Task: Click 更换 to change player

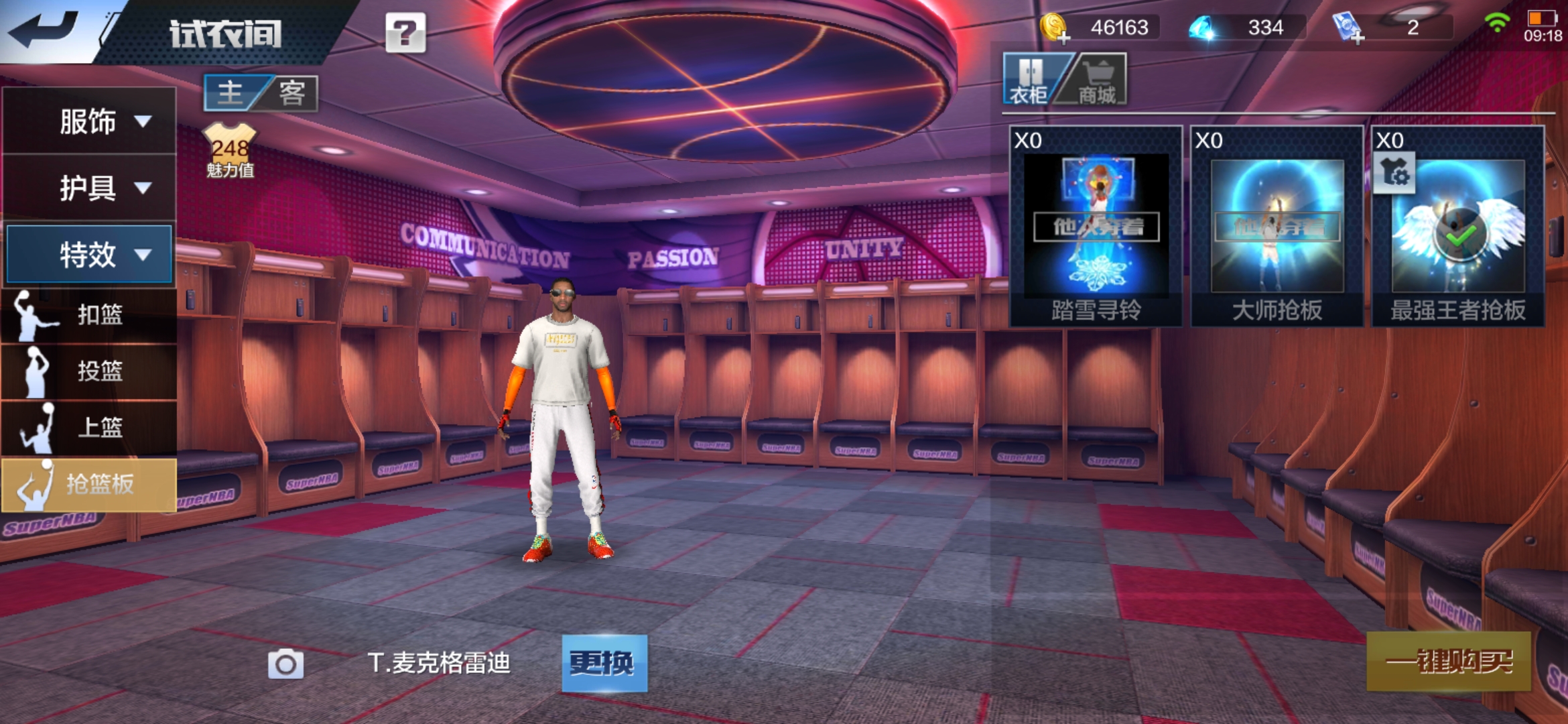Action: pos(604,663)
